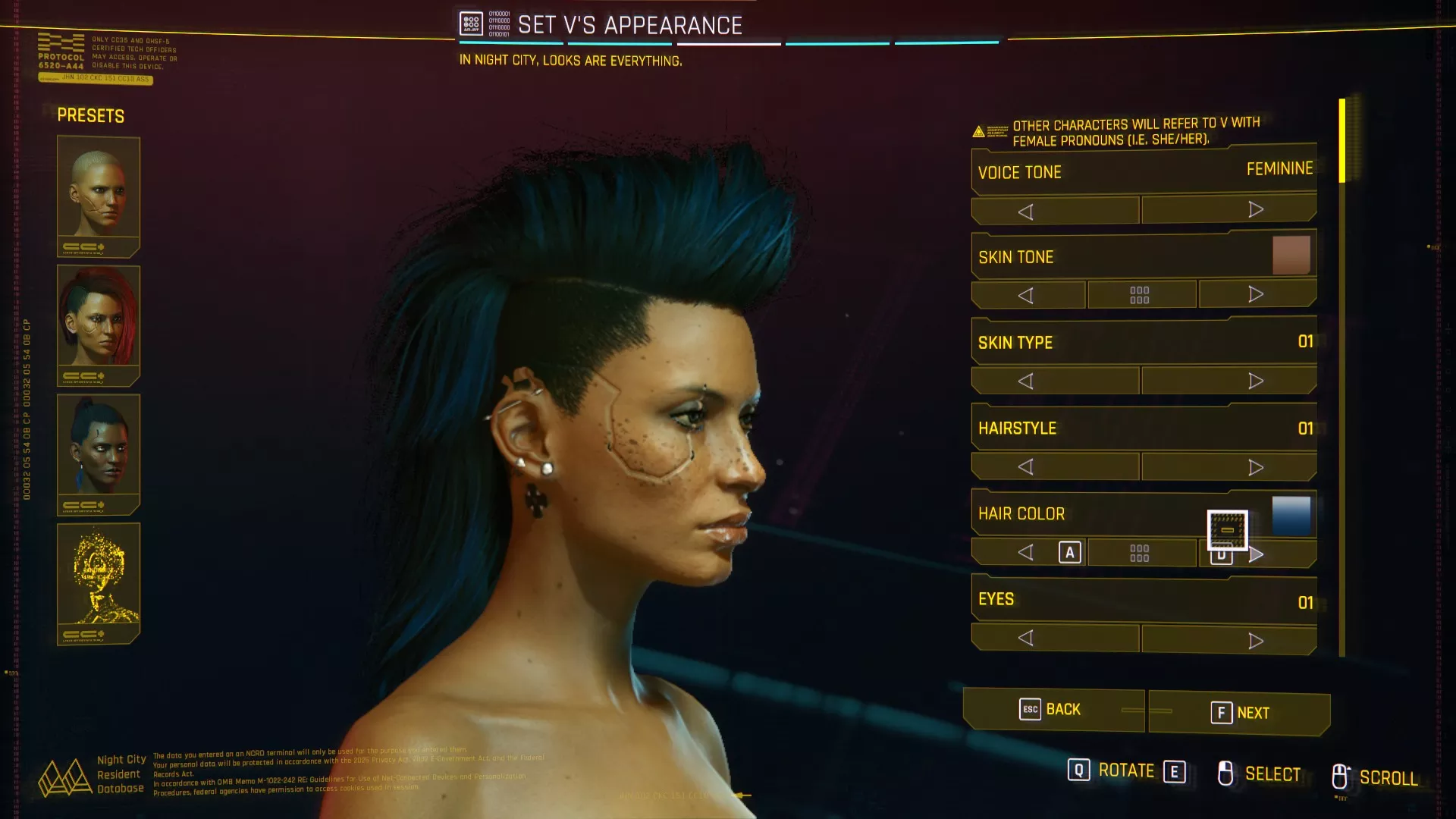Proceed with the Next button

point(1239,713)
